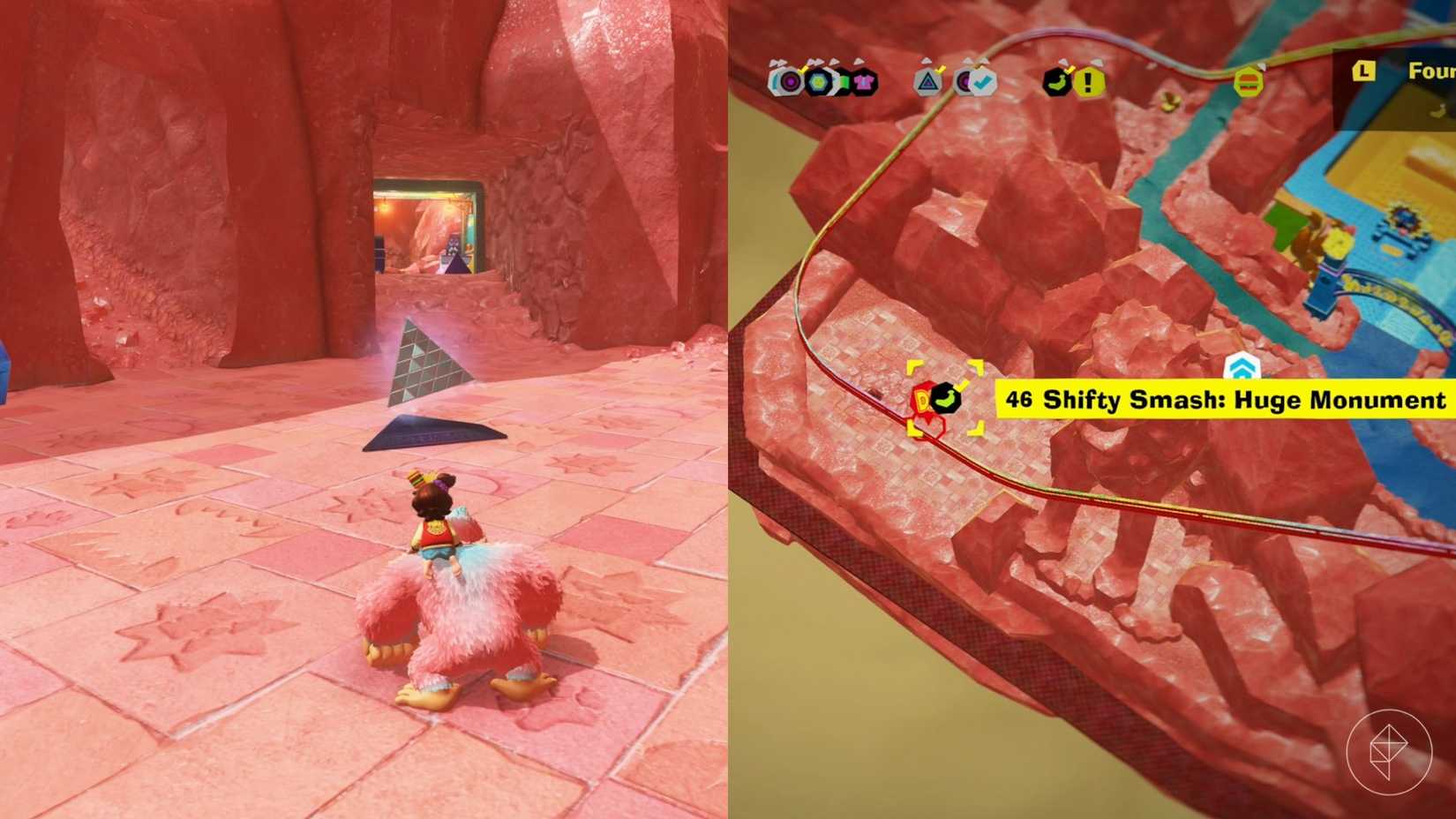
Task: Select the burger shop marker on the map
Action: pyautogui.click(x=1248, y=82)
